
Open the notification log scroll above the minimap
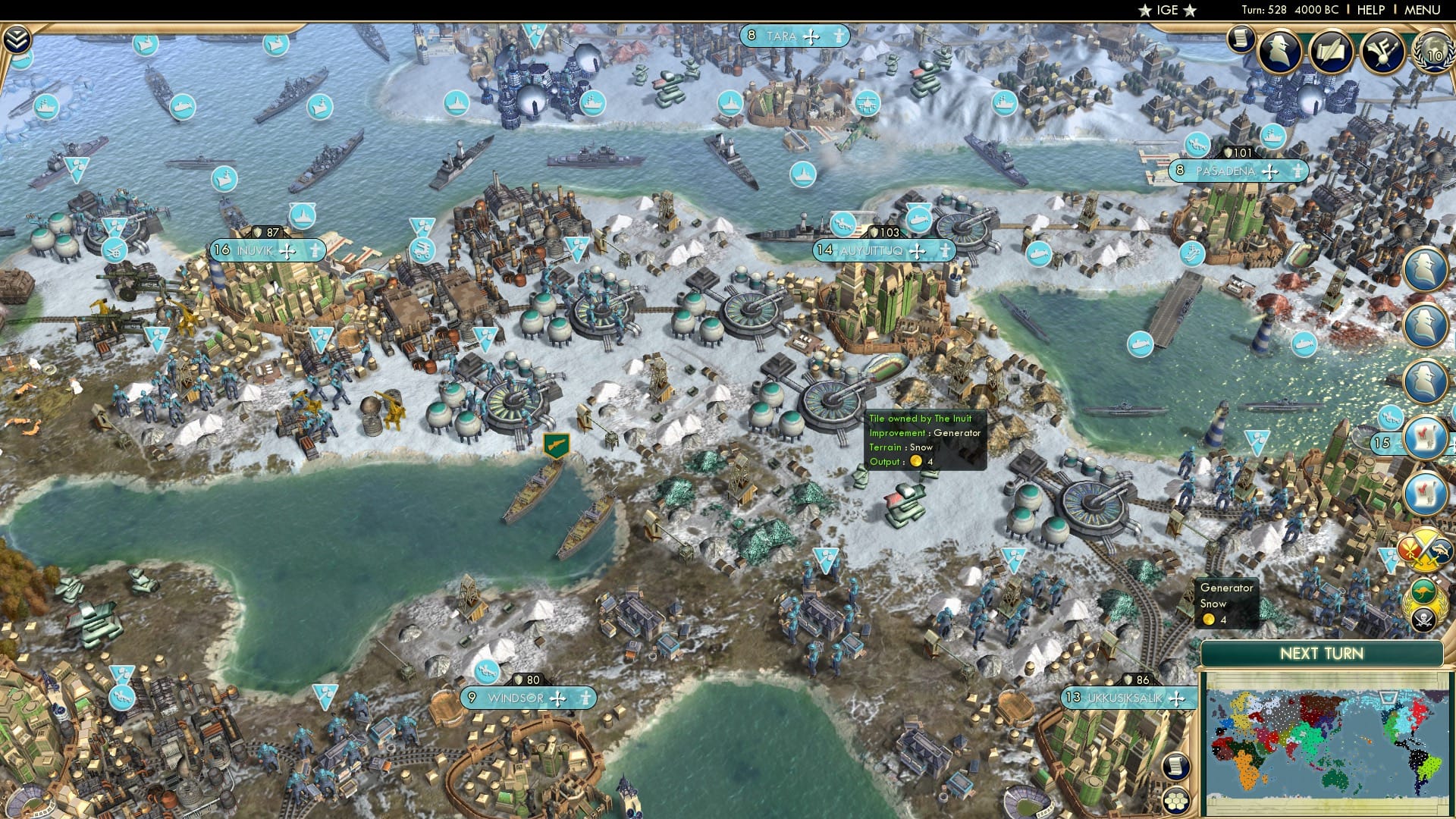[1177, 766]
